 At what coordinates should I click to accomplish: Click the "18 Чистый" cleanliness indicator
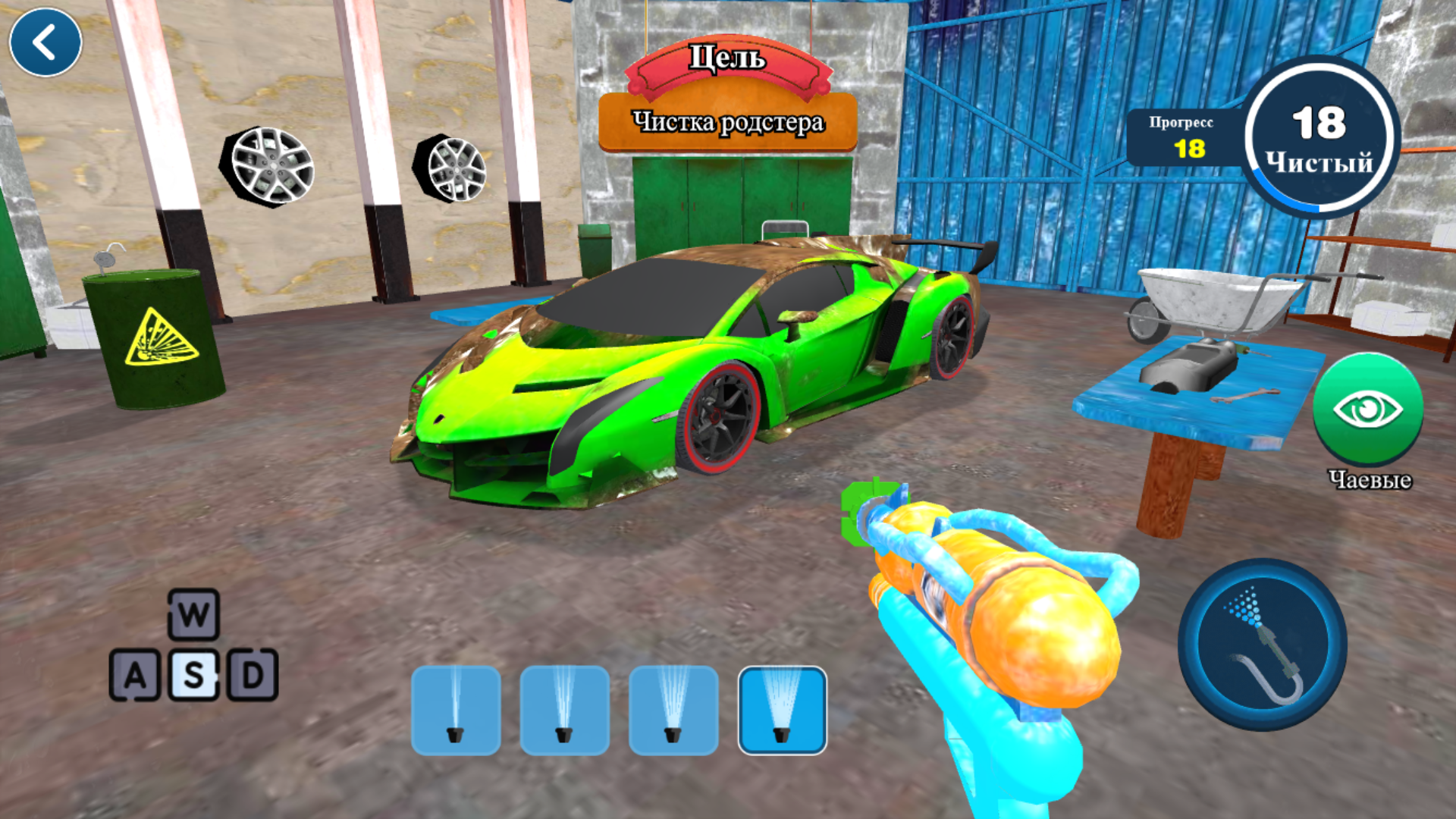tap(1319, 136)
